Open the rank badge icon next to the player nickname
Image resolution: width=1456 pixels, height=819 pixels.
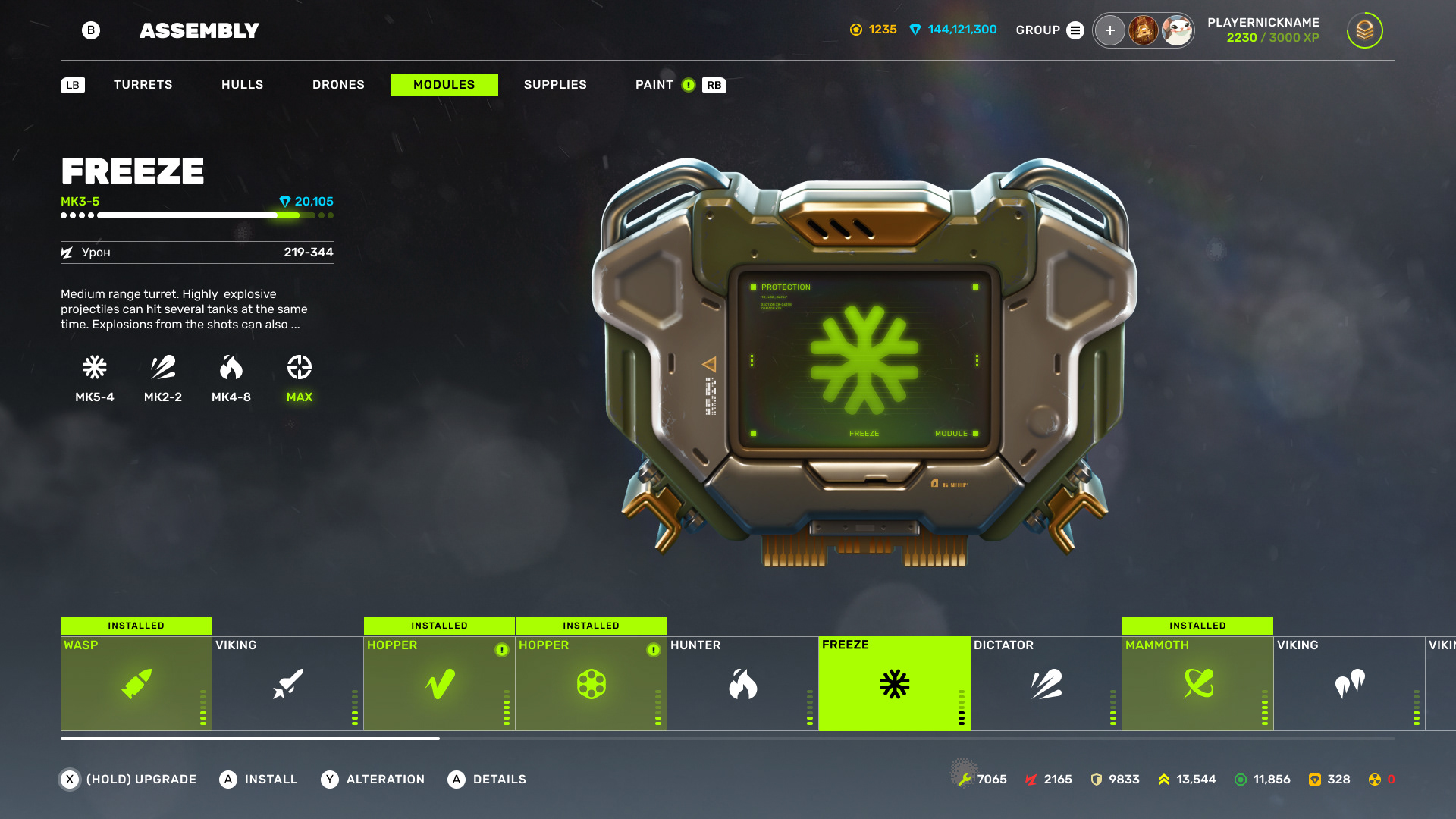pos(1364,30)
